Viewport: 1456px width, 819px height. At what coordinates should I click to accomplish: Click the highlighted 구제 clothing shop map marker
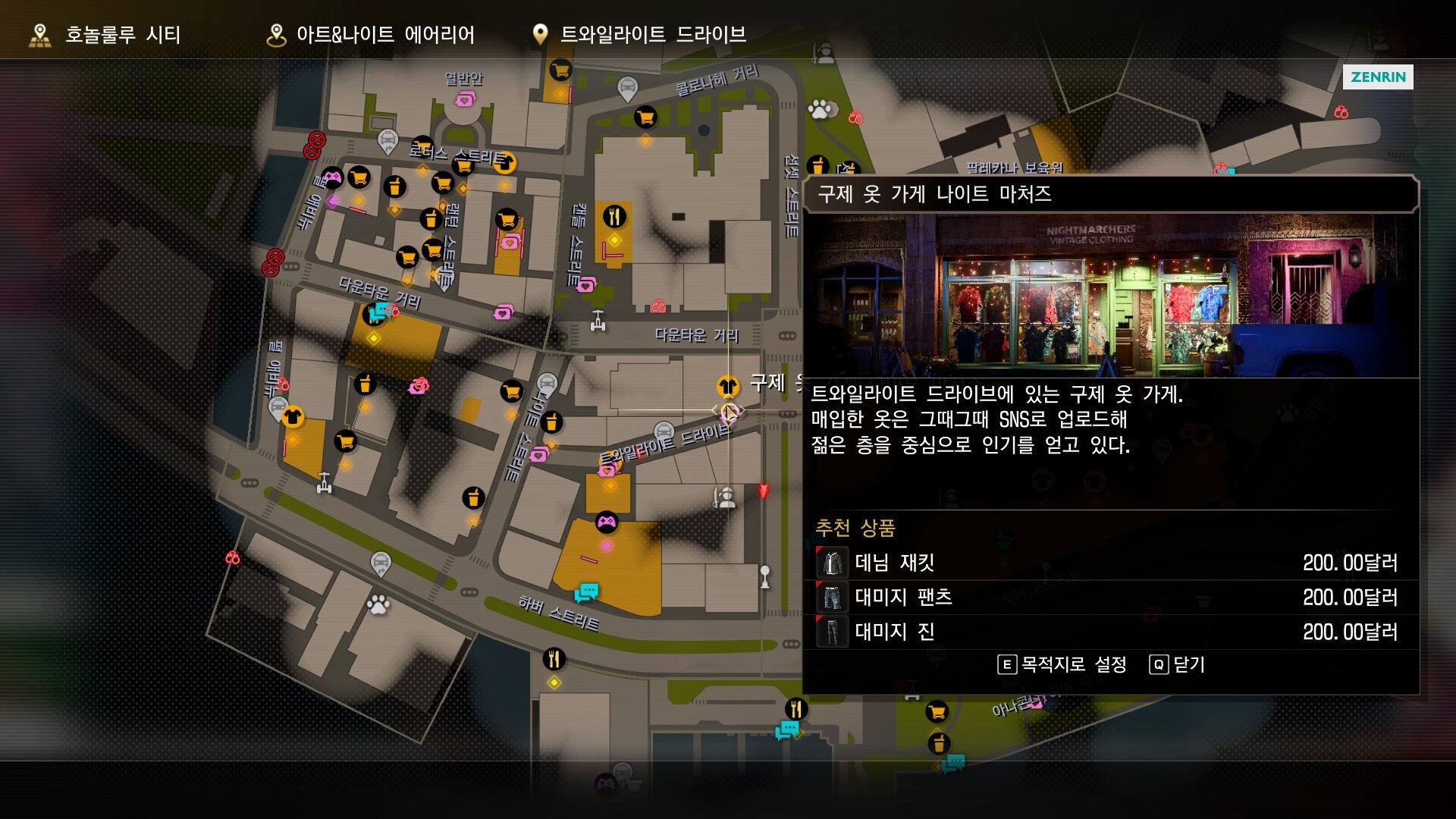click(x=728, y=387)
